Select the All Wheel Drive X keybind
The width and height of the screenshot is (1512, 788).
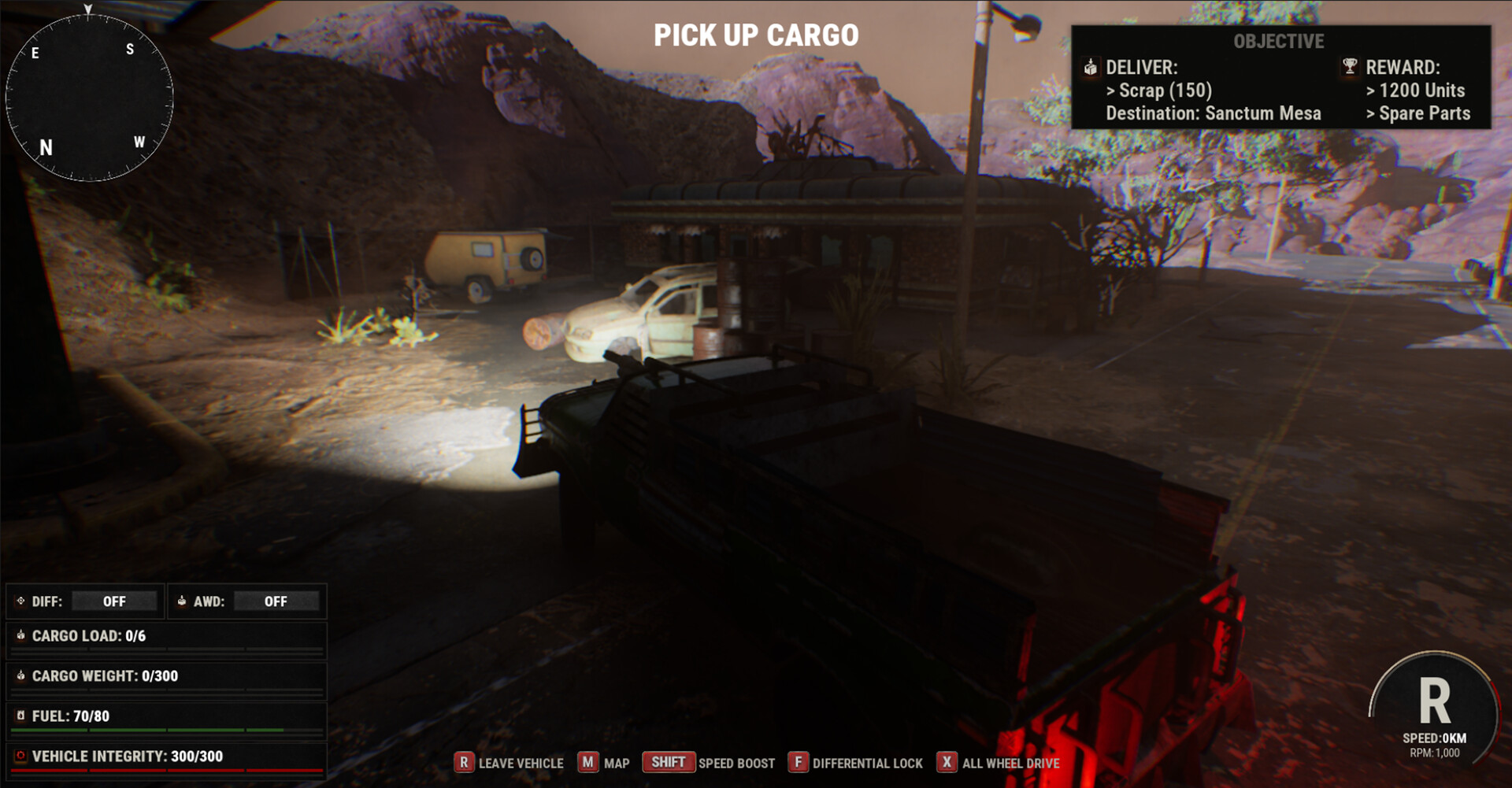pyautogui.click(x=945, y=762)
